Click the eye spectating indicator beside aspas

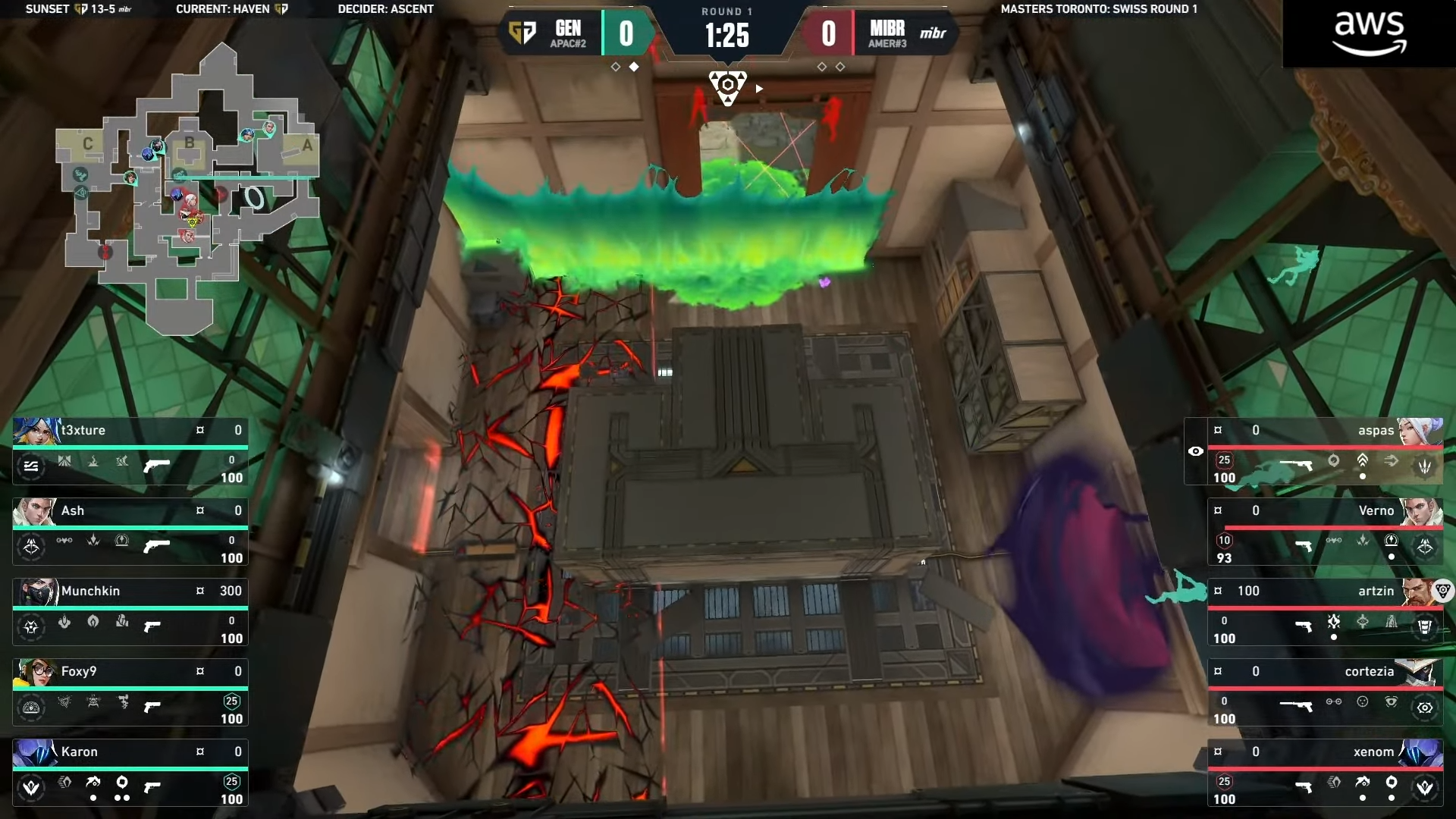point(1196,451)
